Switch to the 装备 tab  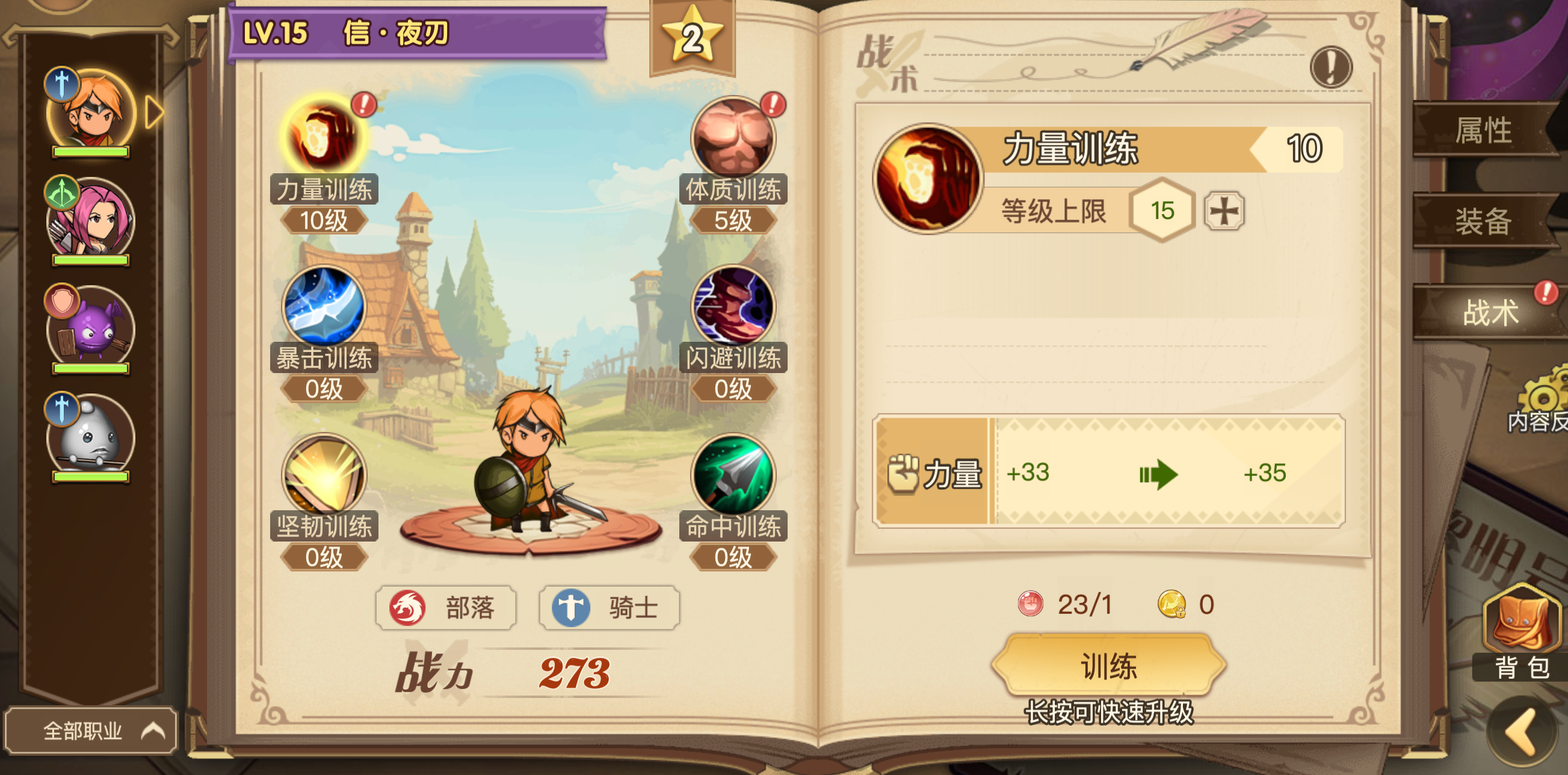click(1487, 222)
